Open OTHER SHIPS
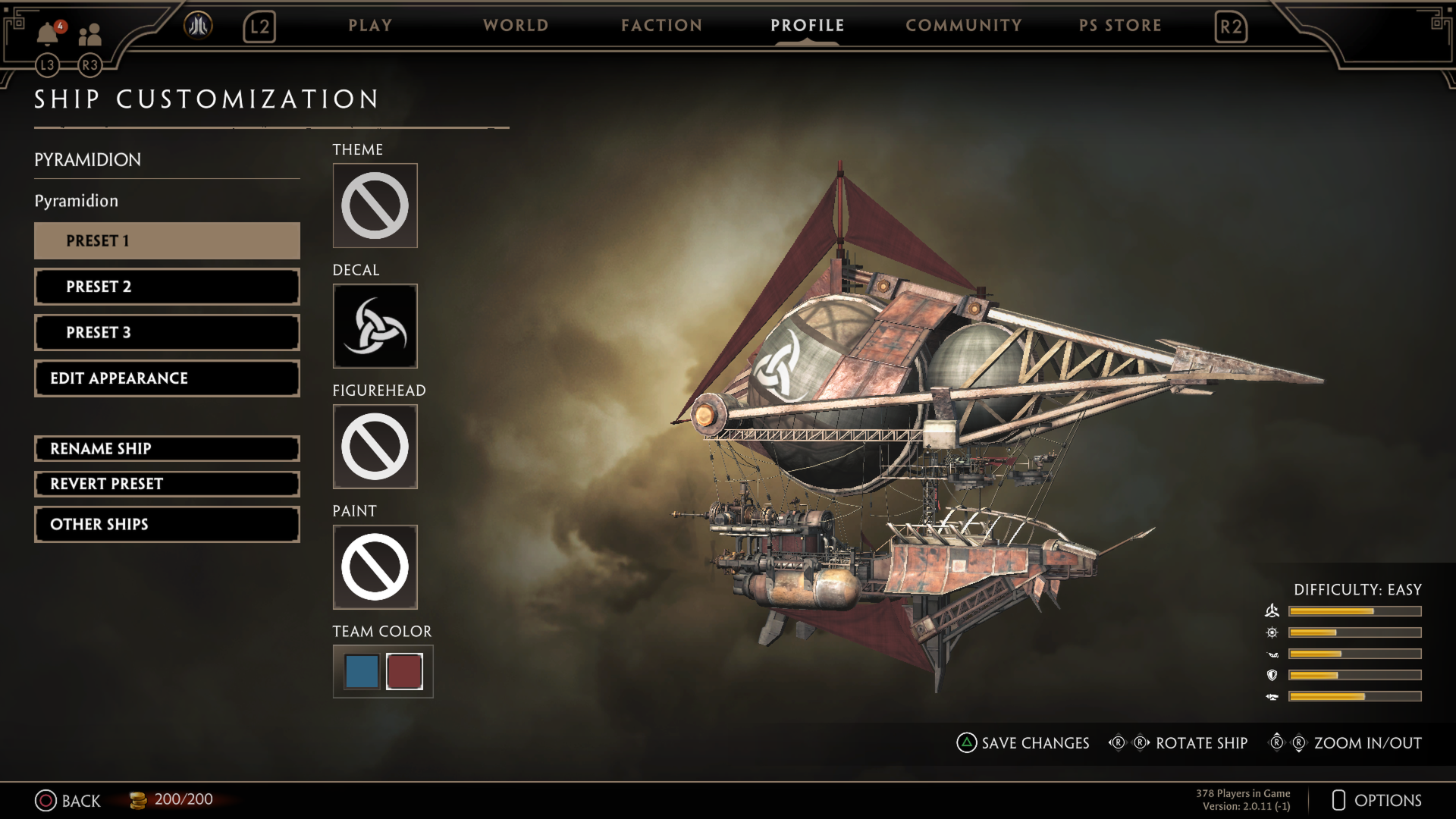The width and height of the screenshot is (1456, 819). pyautogui.click(x=166, y=524)
